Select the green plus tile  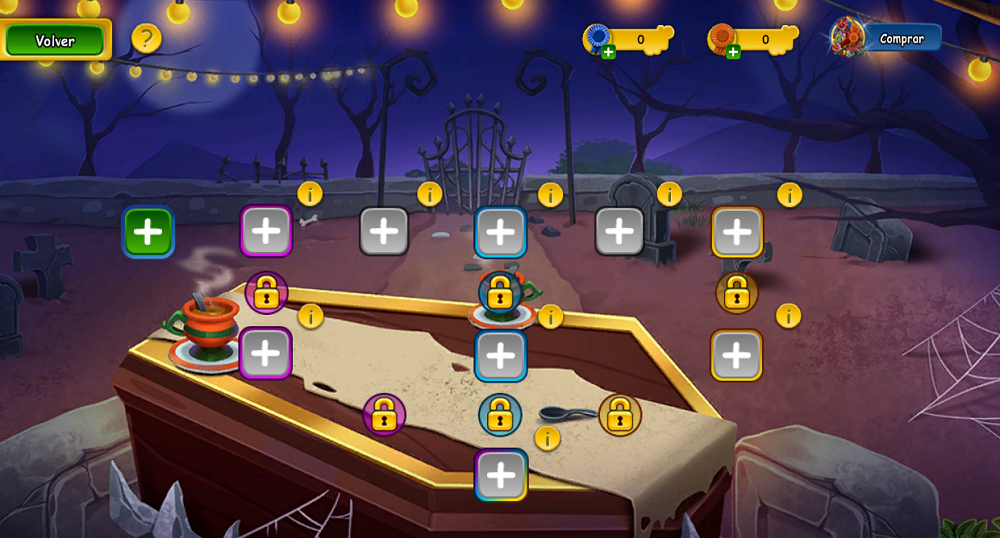[x=148, y=232]
